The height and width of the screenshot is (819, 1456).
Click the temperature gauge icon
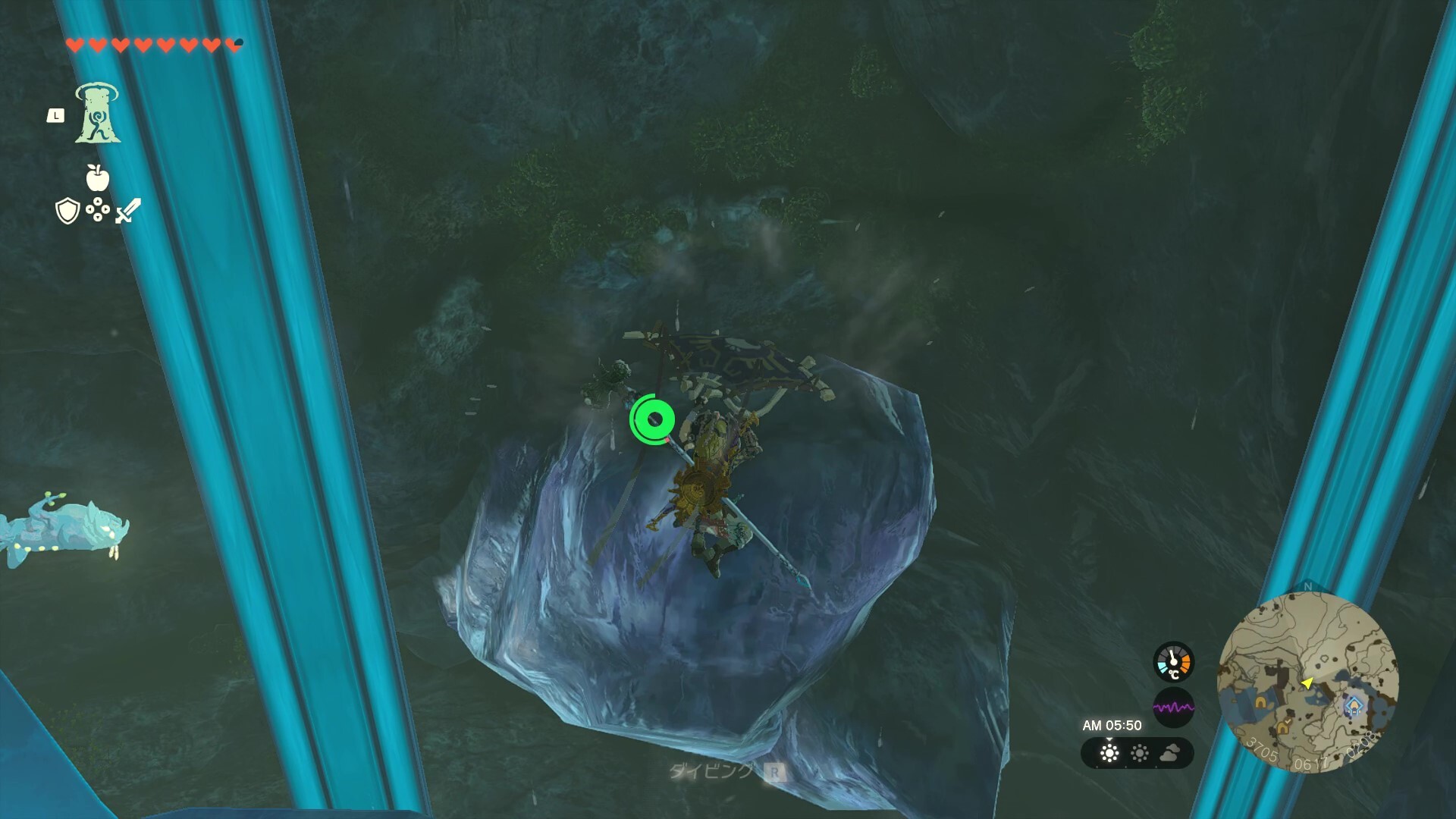coord(1174,661)
